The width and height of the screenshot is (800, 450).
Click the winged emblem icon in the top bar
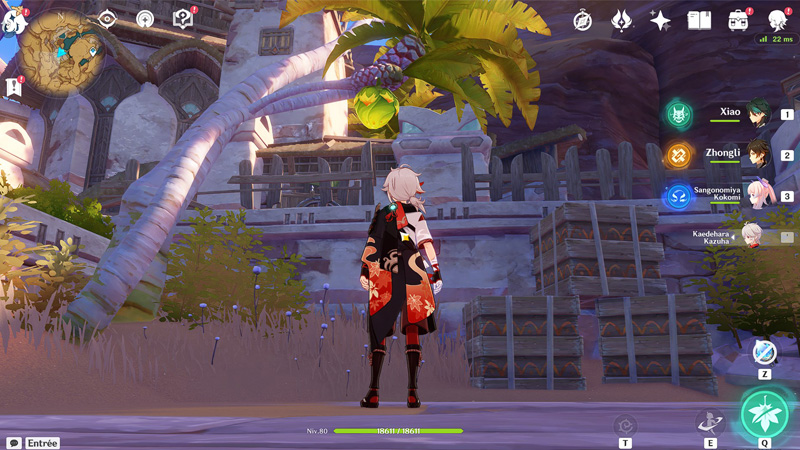tap(621, 20)
